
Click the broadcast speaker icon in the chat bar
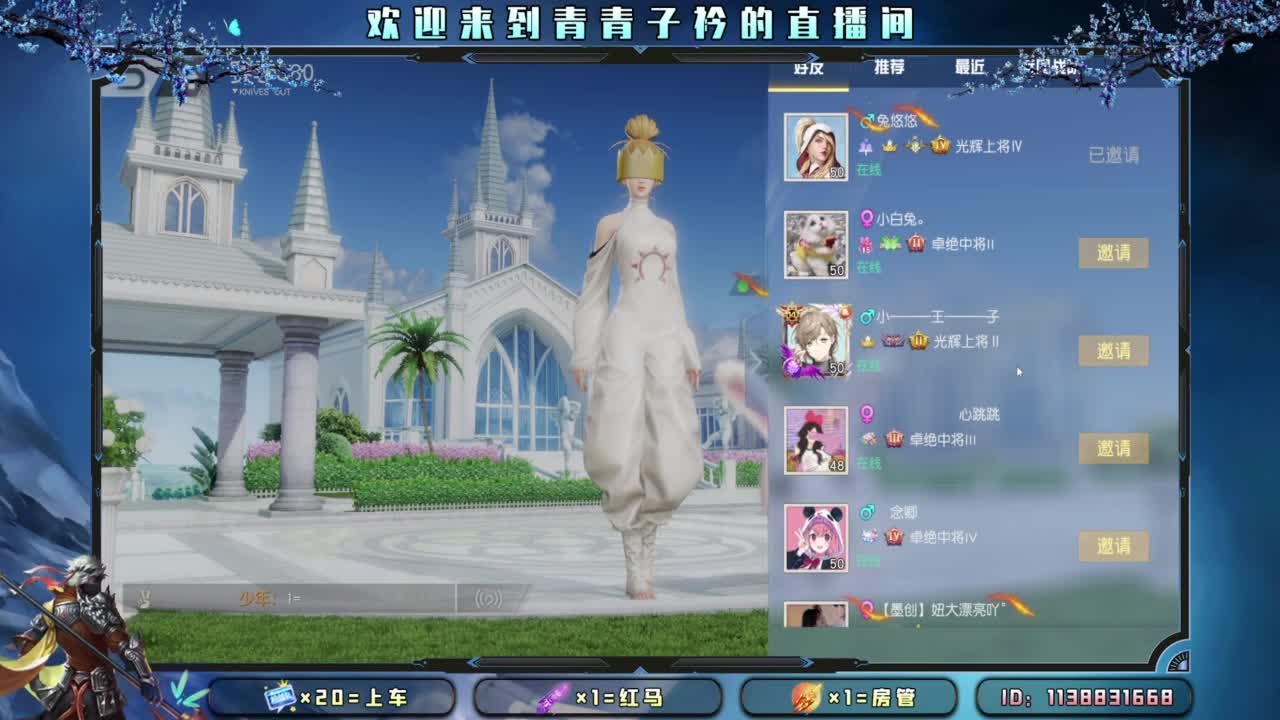[486, 598]
